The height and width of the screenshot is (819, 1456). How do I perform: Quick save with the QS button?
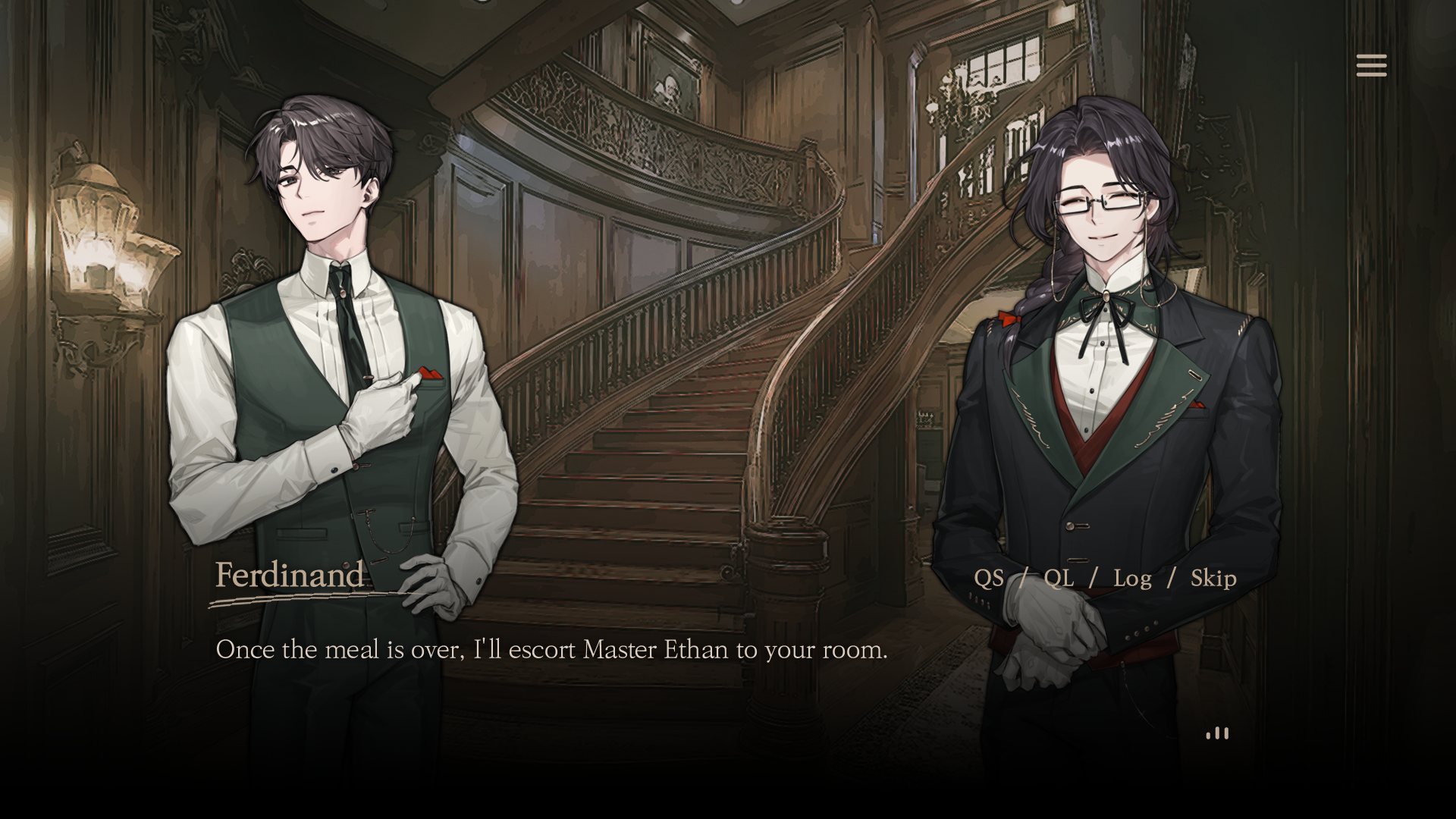pos(989,579)
